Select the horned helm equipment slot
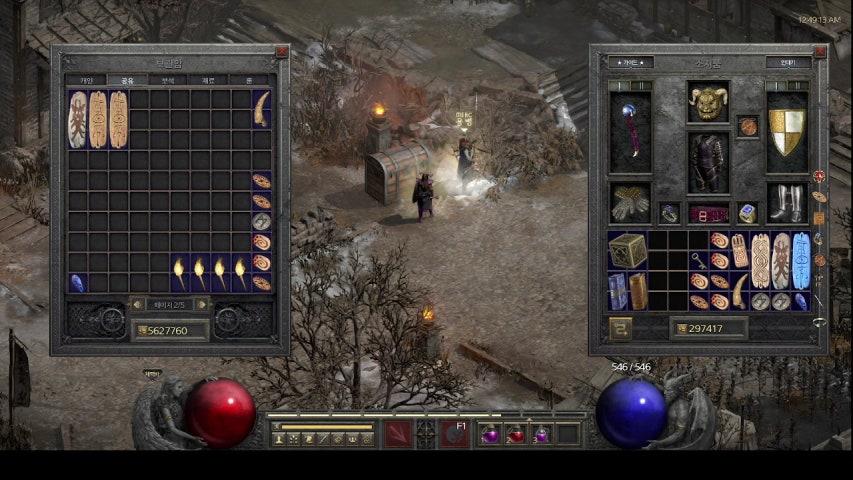 point(707,102)
